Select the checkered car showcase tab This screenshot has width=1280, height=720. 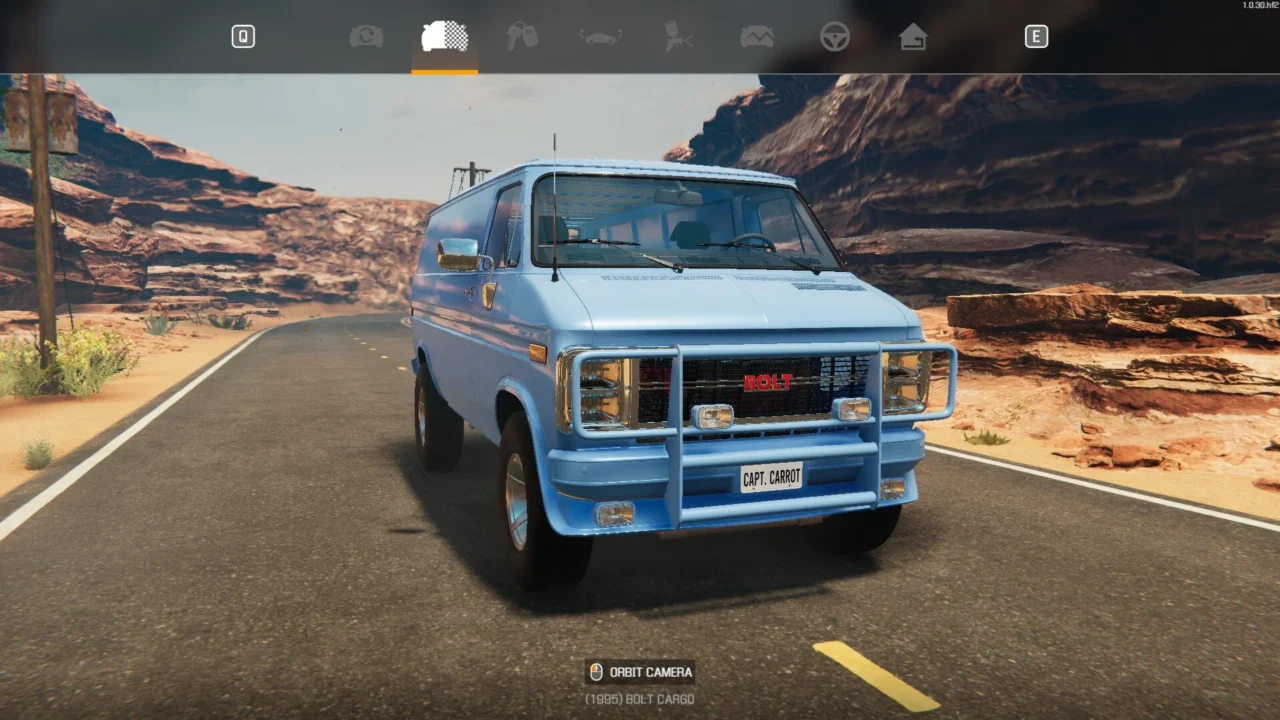[x=444, y=37]
